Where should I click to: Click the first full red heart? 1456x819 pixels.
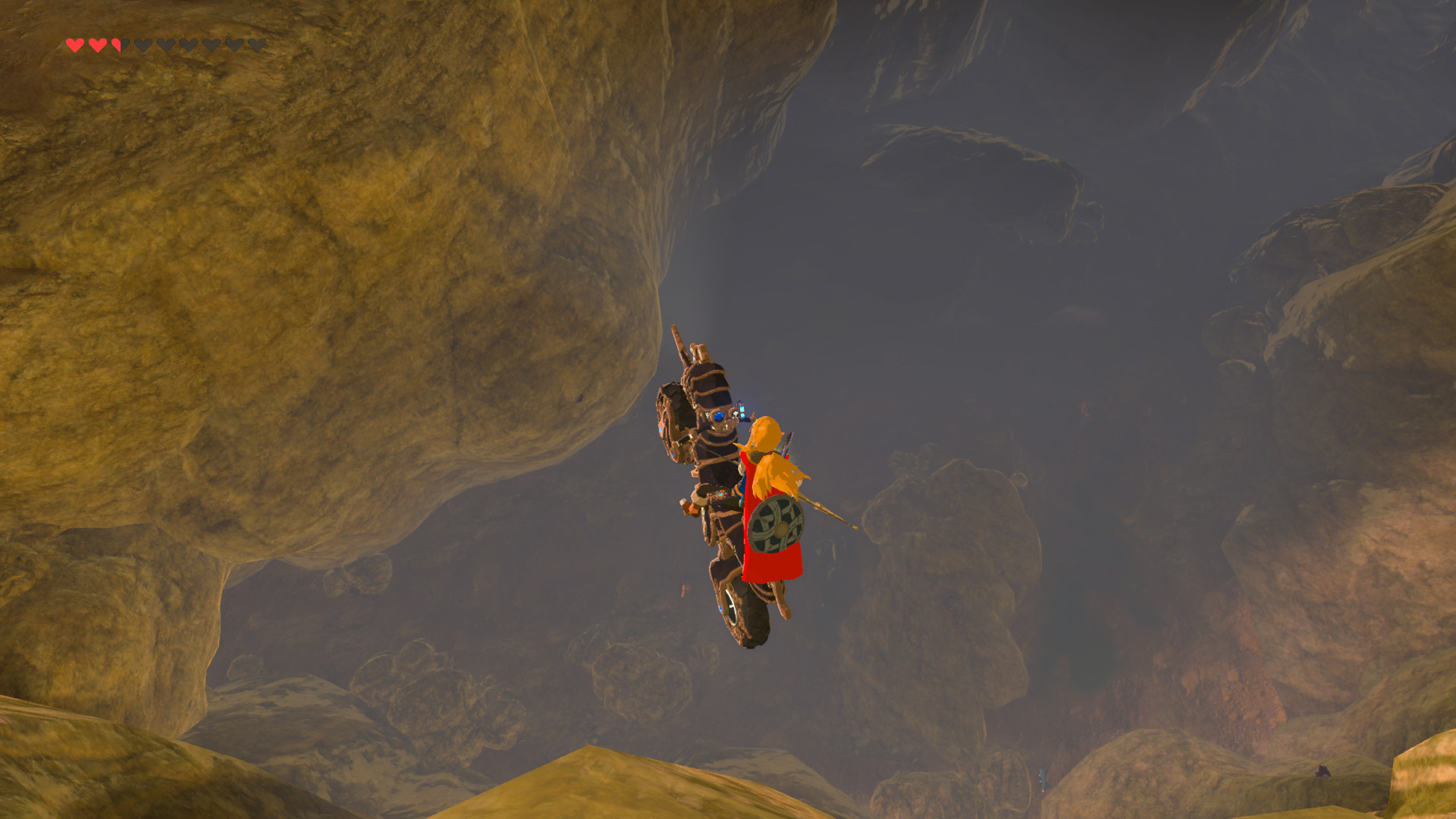[x=75, y=45]
